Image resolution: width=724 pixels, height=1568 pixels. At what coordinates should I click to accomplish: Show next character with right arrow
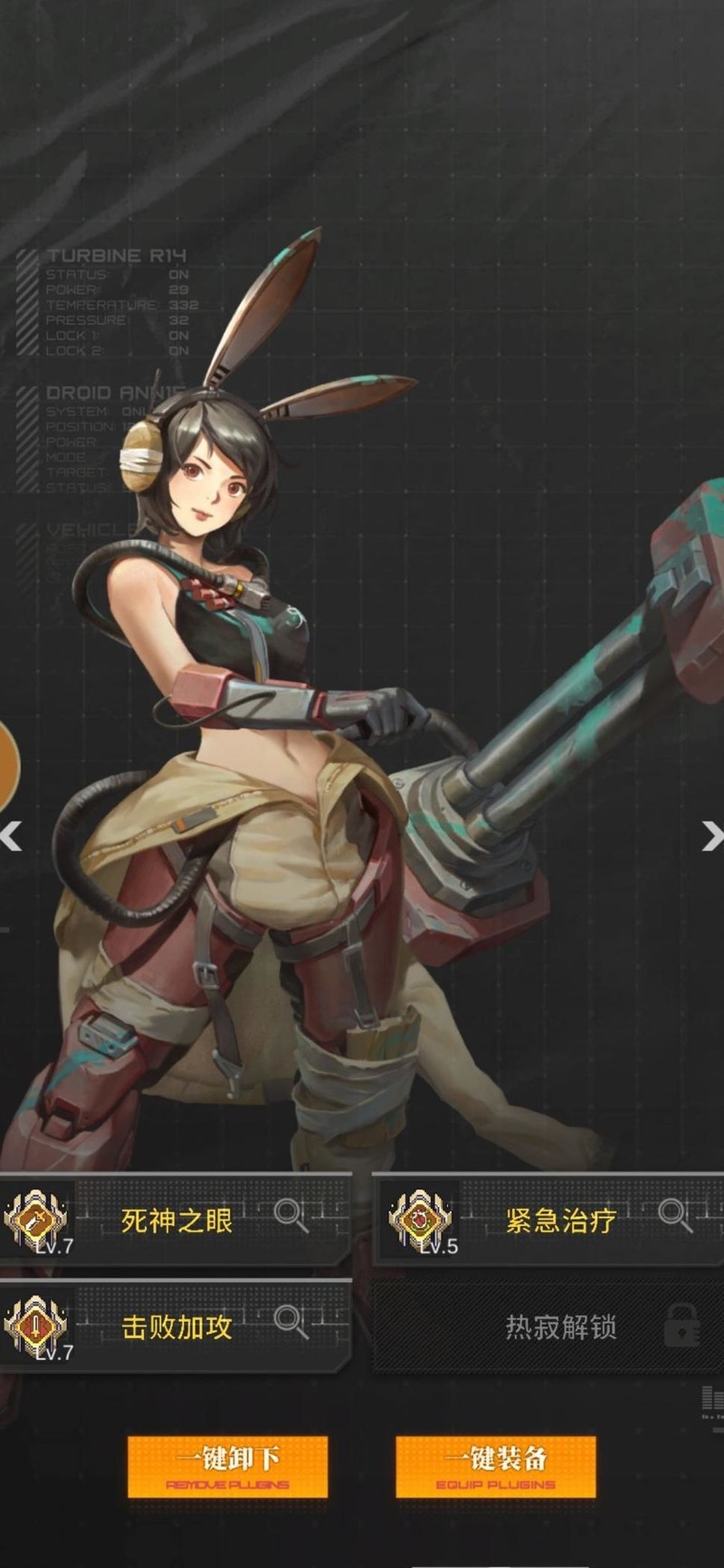[x=712, y=837]
